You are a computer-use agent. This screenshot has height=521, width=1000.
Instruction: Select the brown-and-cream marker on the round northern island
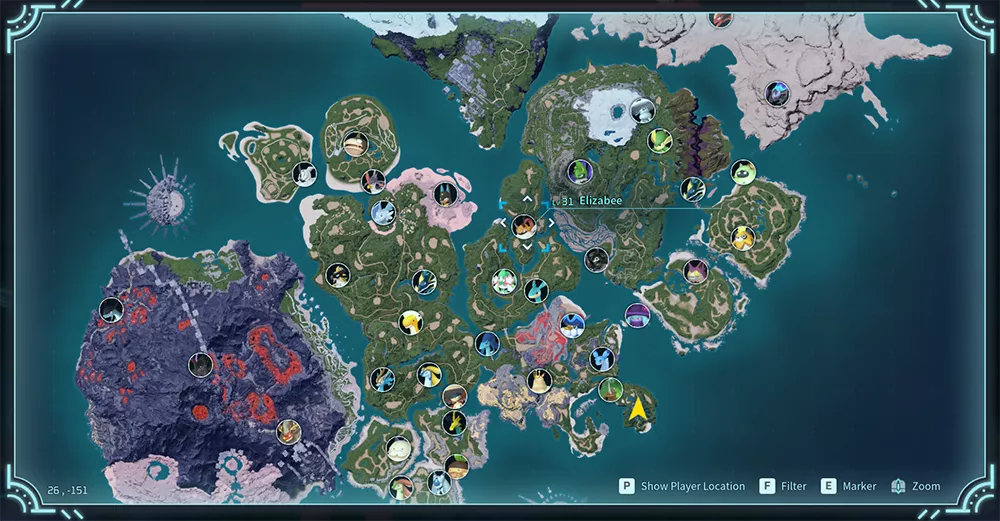[x=354, y=146]
